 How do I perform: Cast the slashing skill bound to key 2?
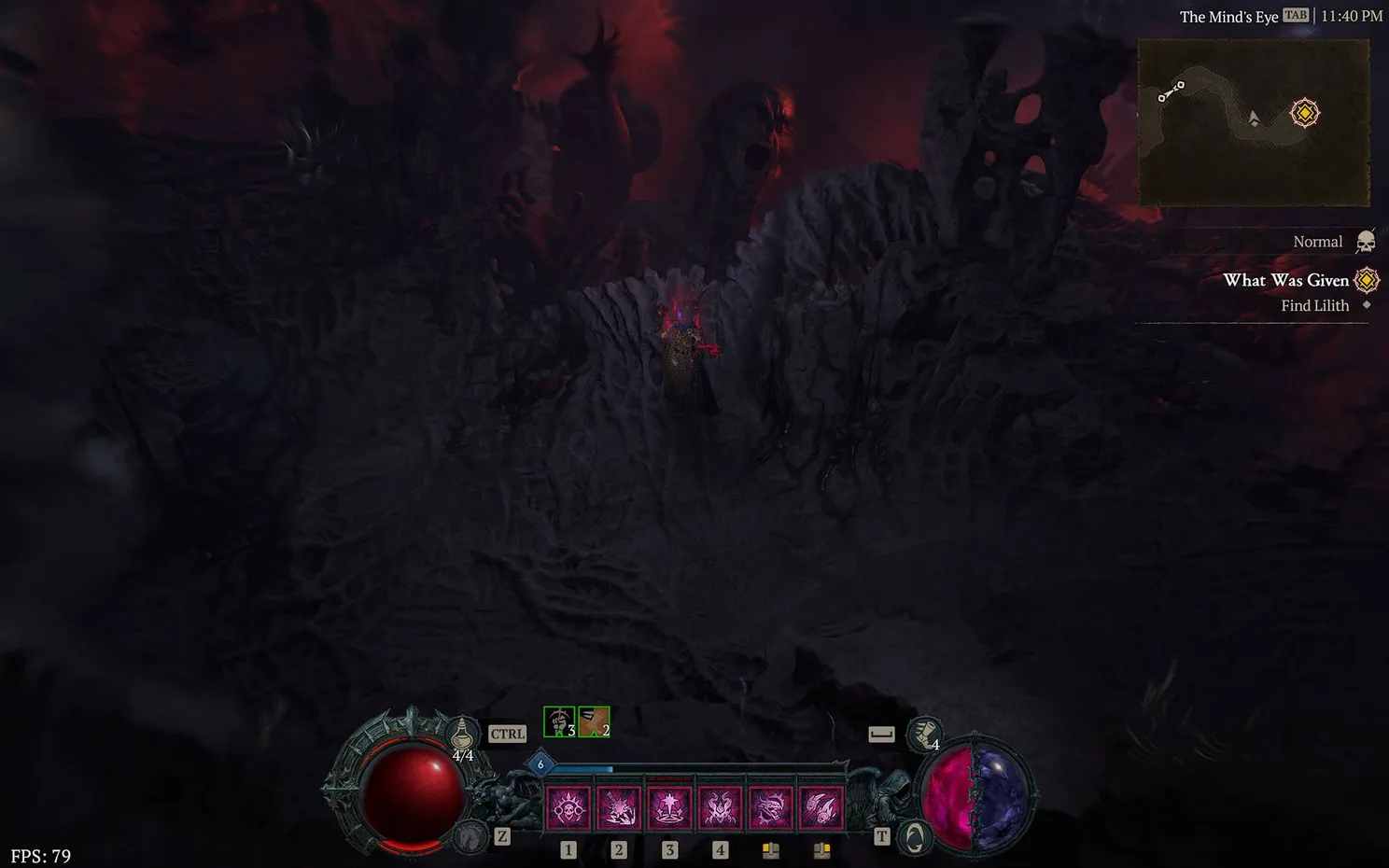(x=618, y=807)
